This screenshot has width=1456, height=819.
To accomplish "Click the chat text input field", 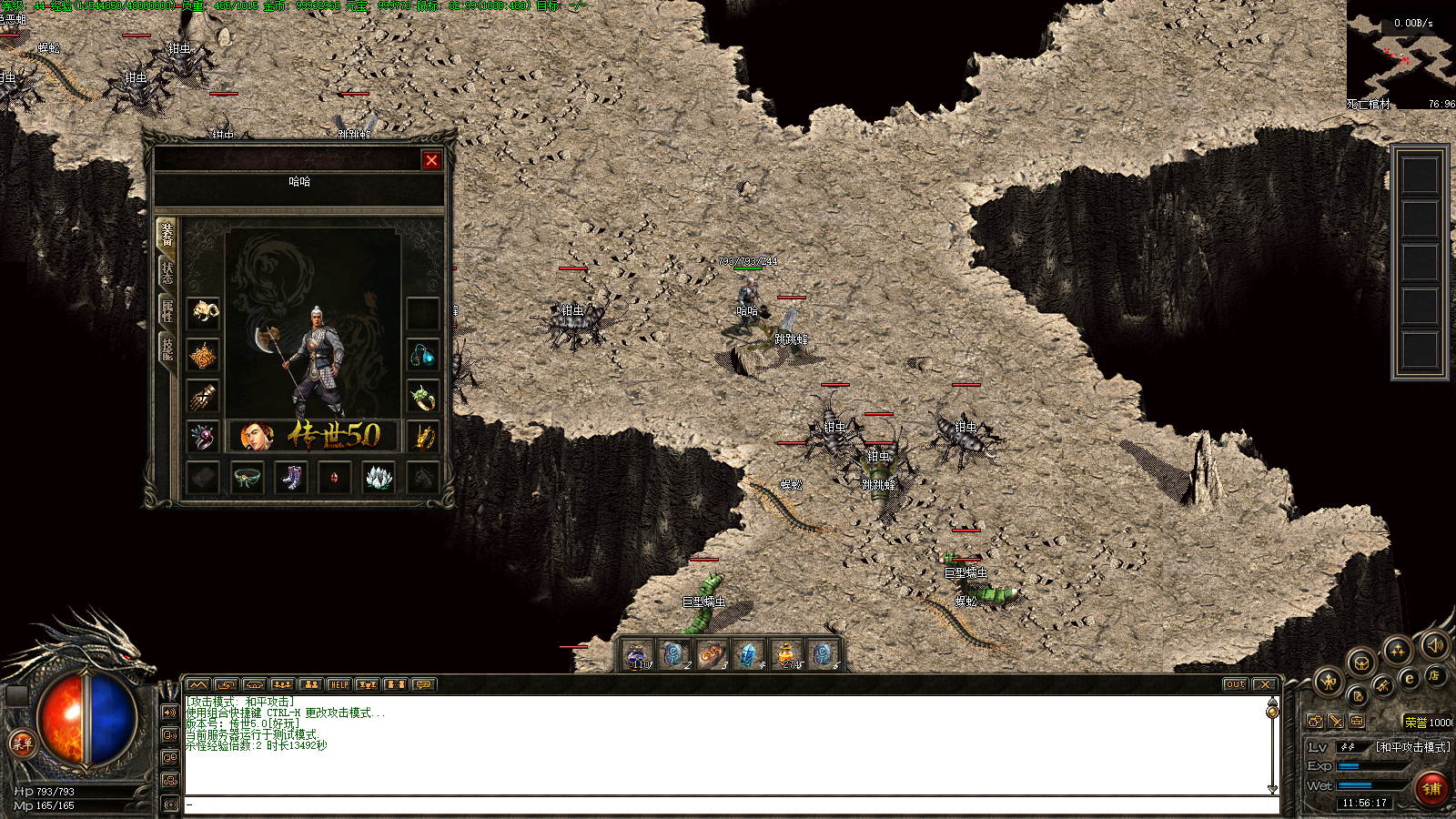I will coord(728,804).
